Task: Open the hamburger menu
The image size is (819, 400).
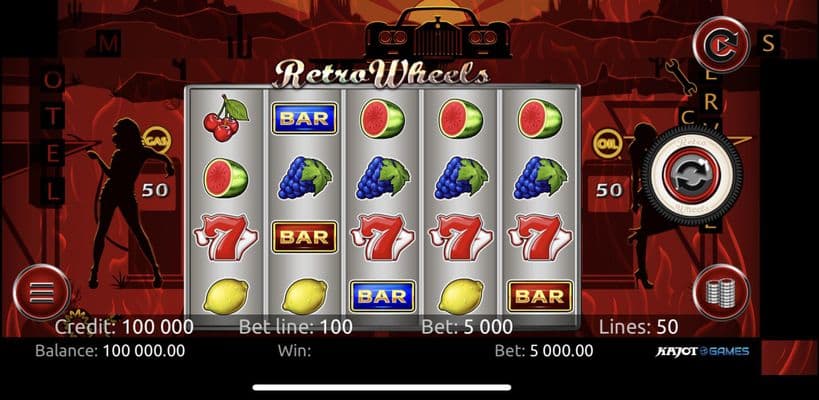Action: [41, 294]
